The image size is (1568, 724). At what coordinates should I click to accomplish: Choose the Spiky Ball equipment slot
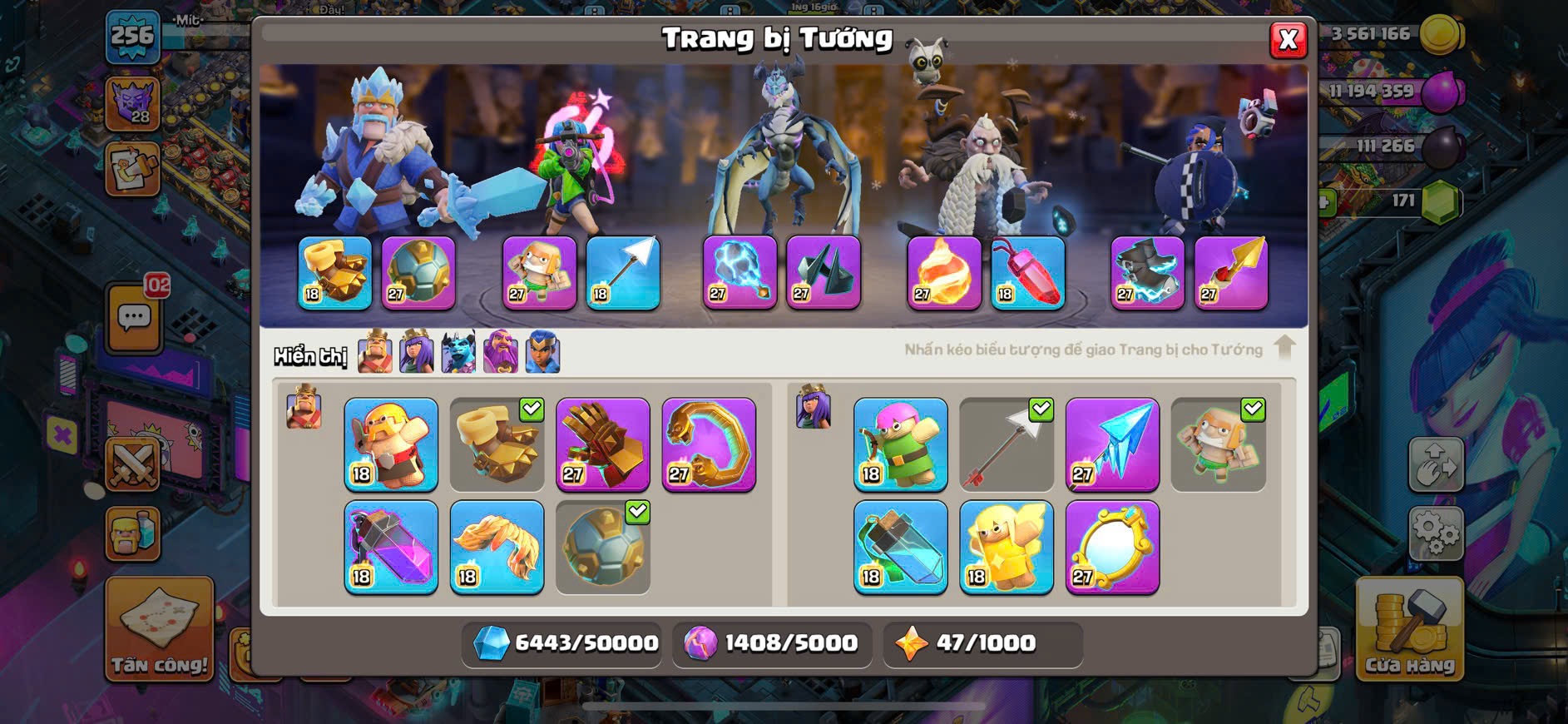(602, 547)
